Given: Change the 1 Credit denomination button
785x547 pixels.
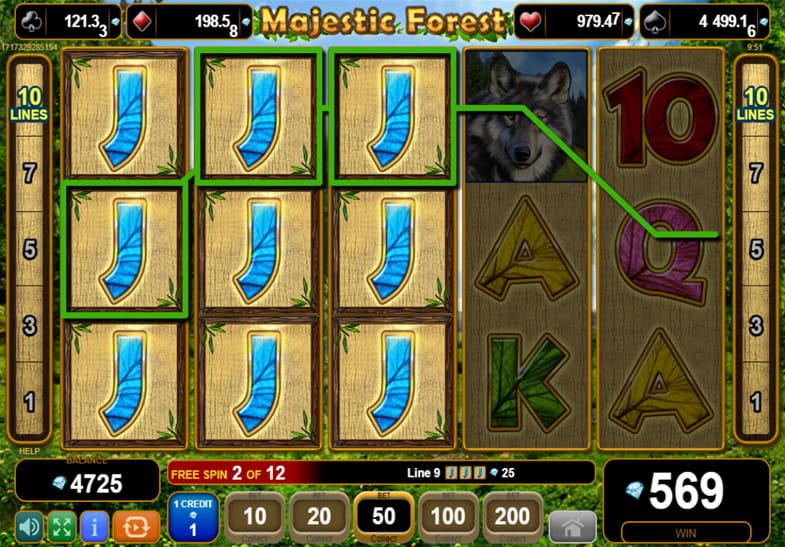Looking at the screenshot, I should coord(194,518).
